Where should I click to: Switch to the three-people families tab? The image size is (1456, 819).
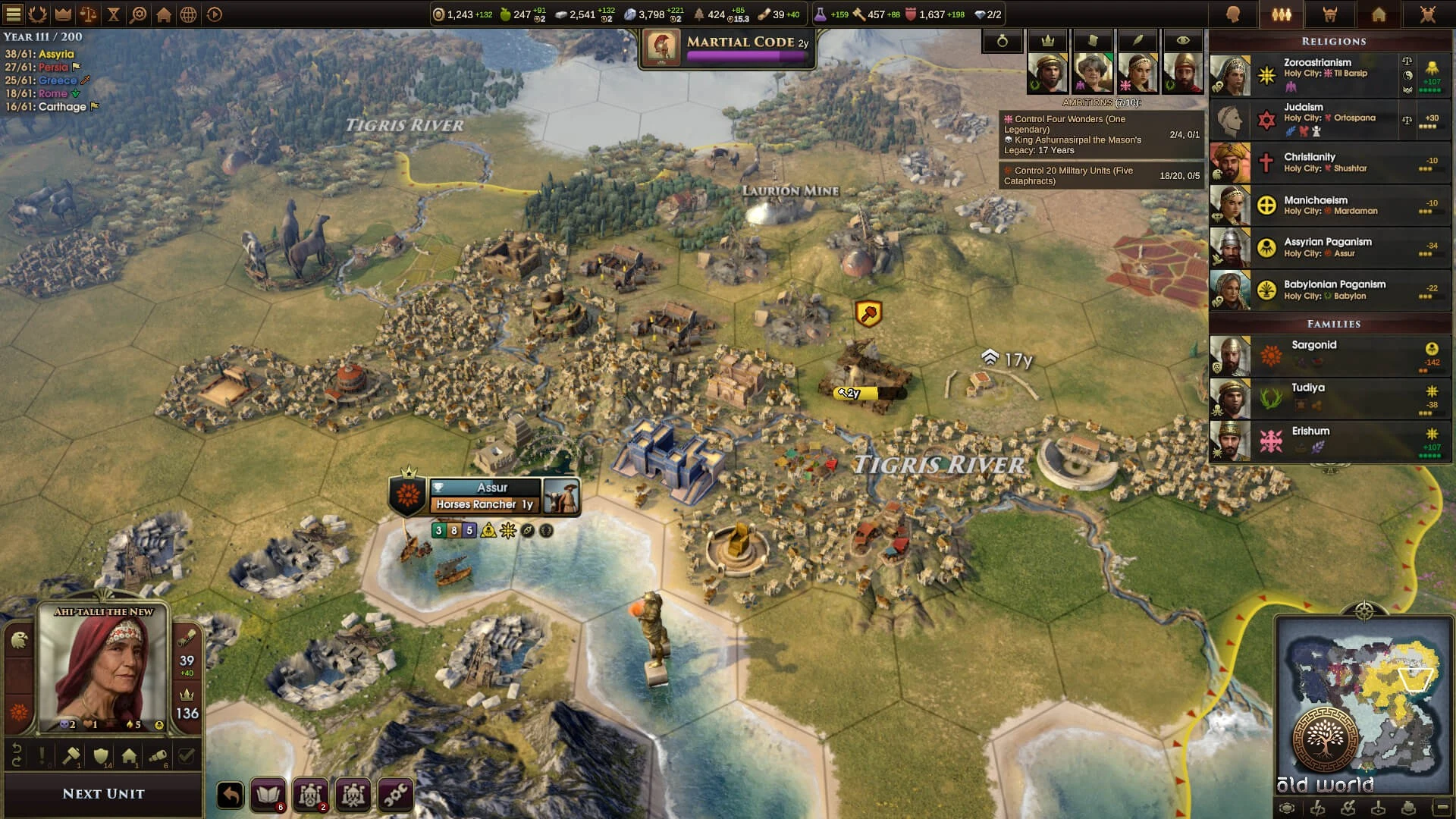(1282, 14)
